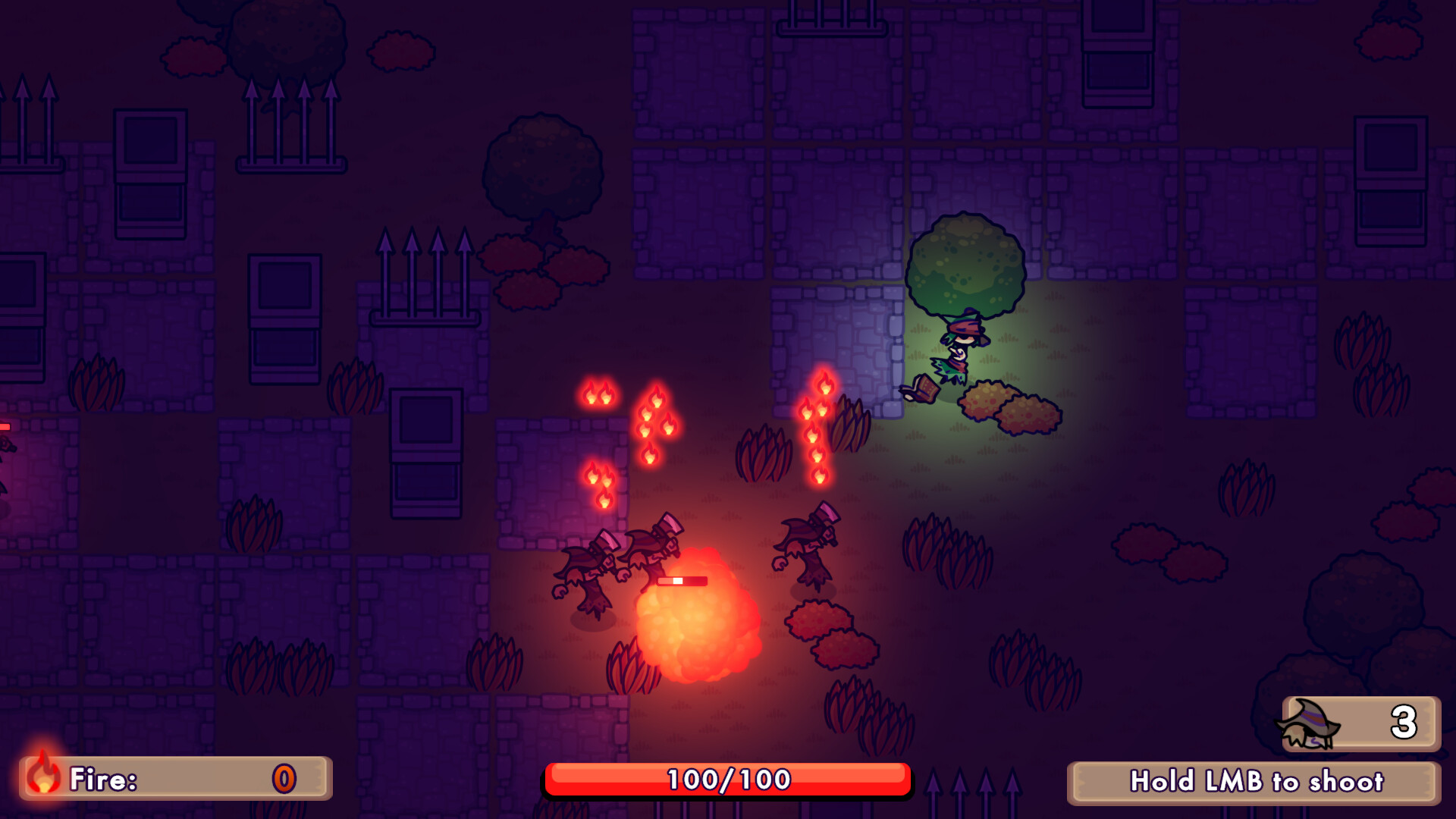Click the Fire label in the bottom-left bar
Viewport: 1456px width, 819px height.
pos(101,777)
